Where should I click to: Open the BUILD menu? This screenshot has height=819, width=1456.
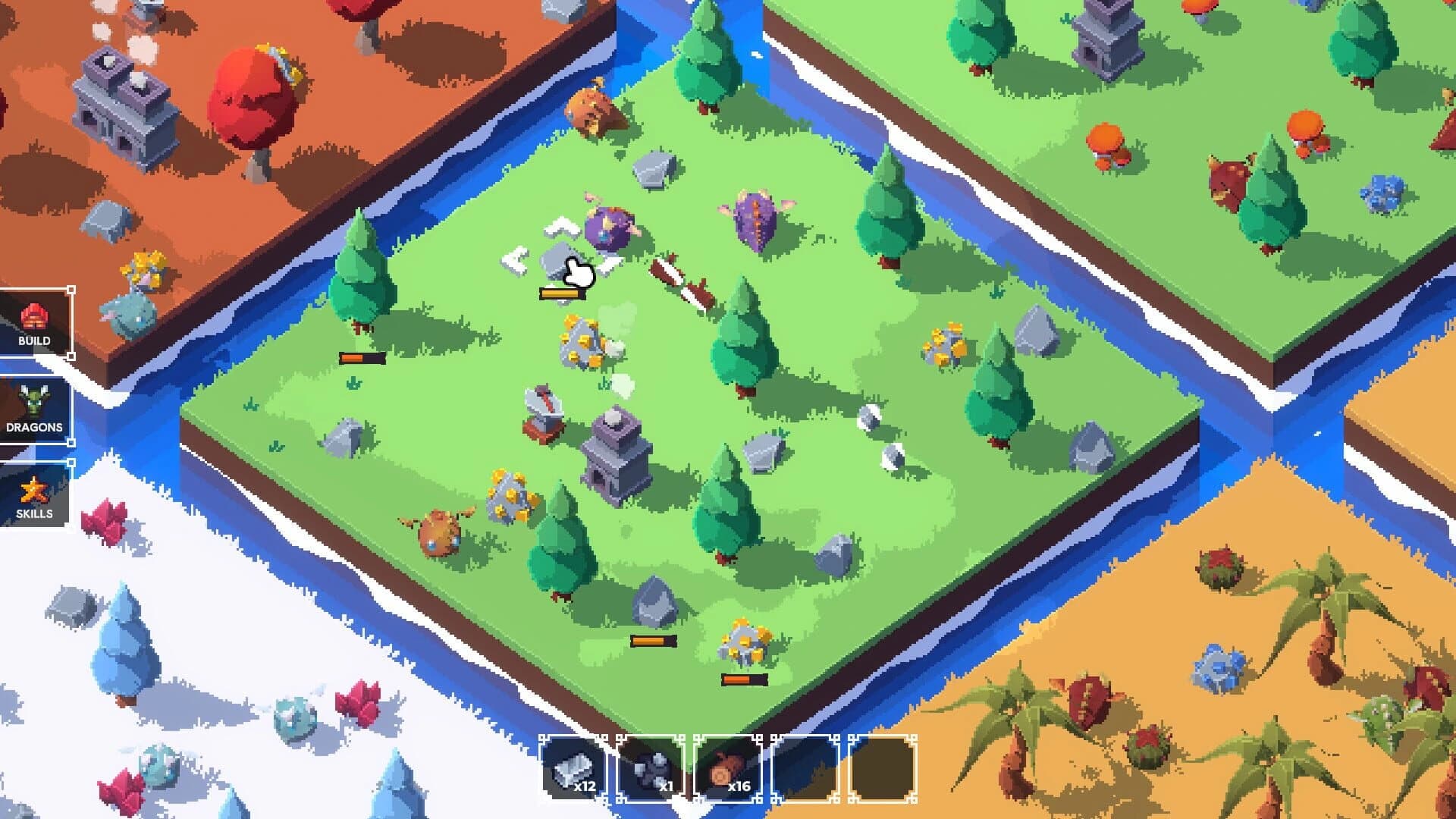point(34,326)
